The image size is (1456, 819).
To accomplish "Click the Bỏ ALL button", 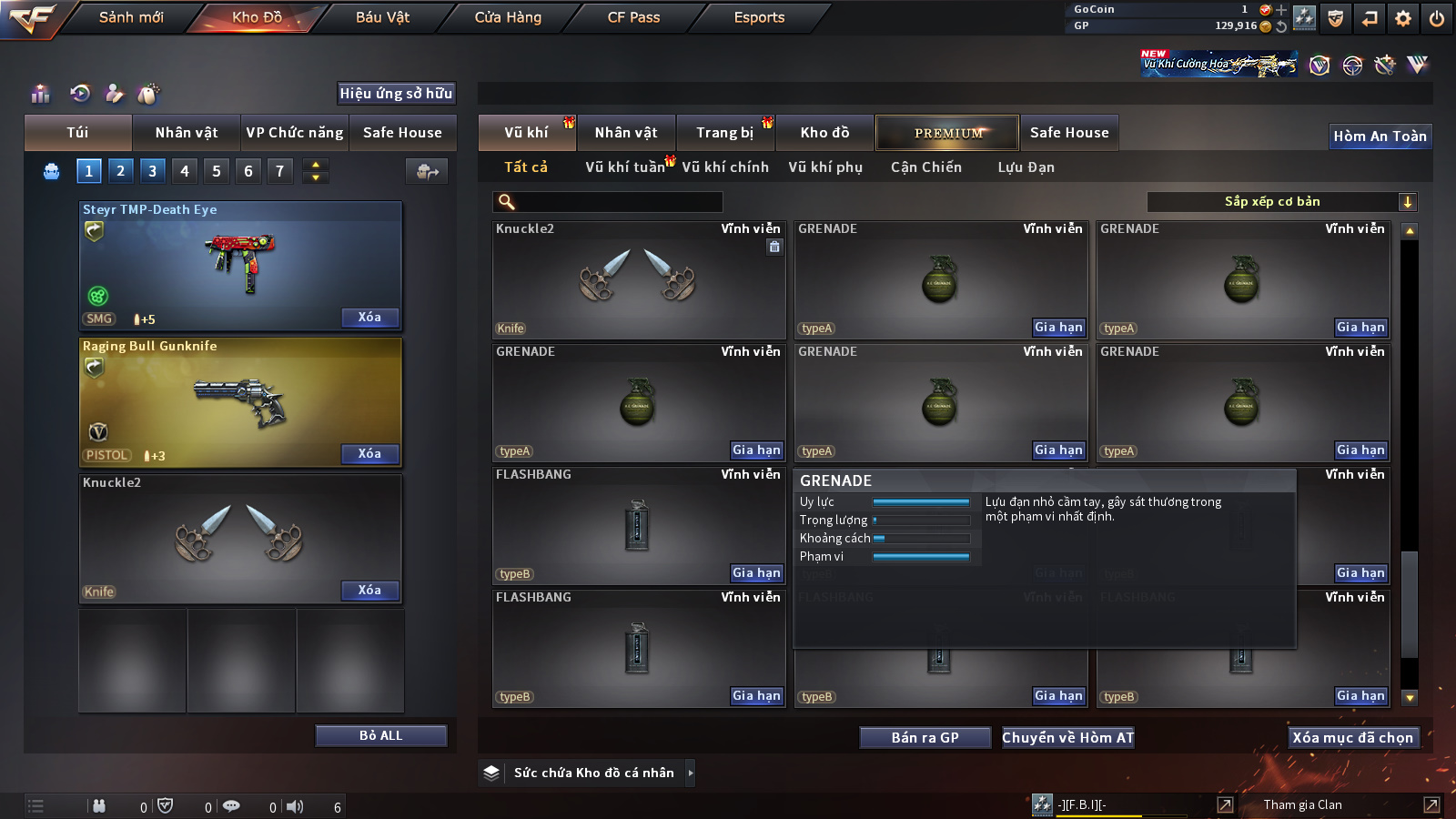I will (x=380, y=735).
